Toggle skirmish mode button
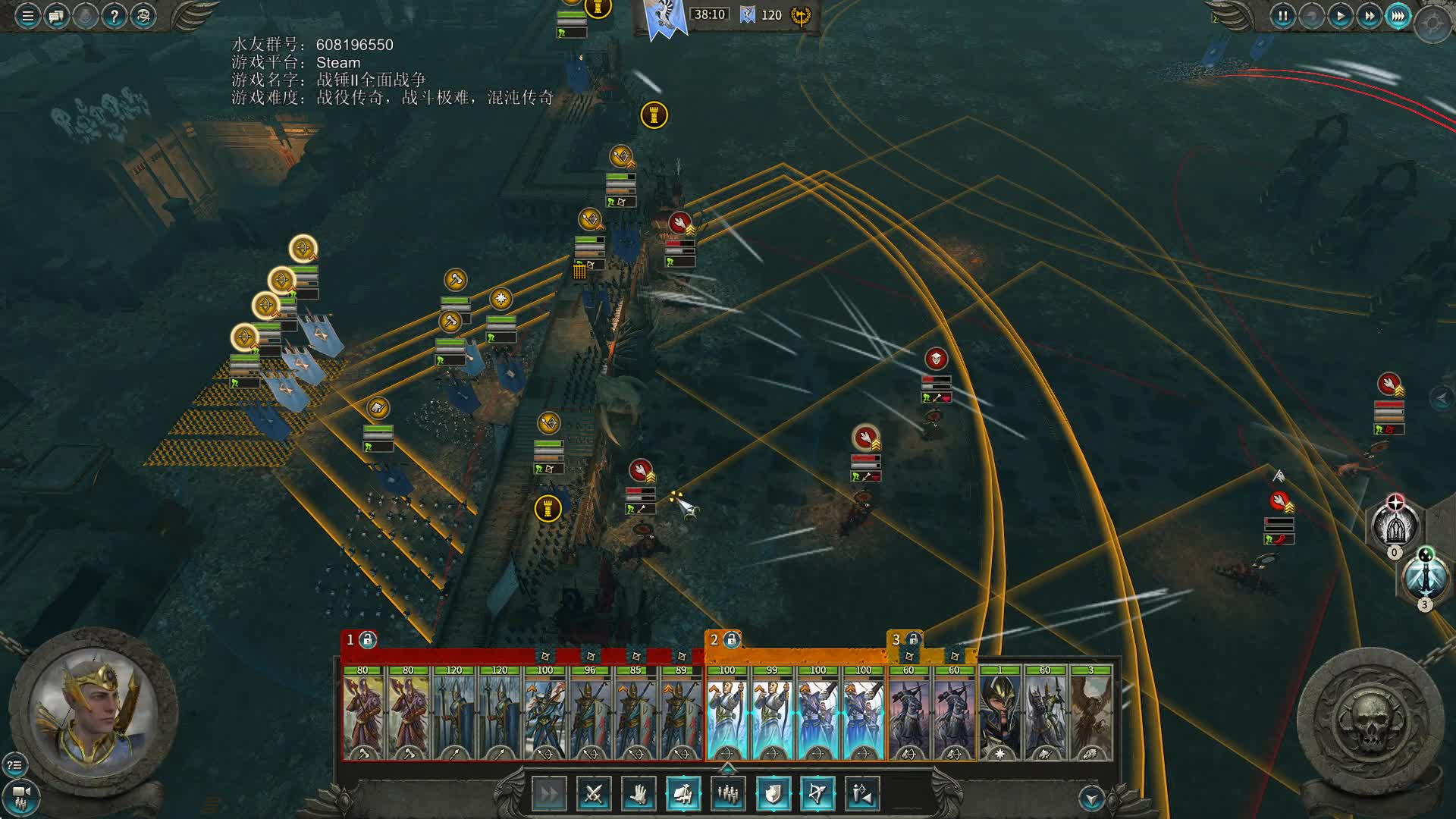This screenshot has height=819, width=1456. [862, 794]
